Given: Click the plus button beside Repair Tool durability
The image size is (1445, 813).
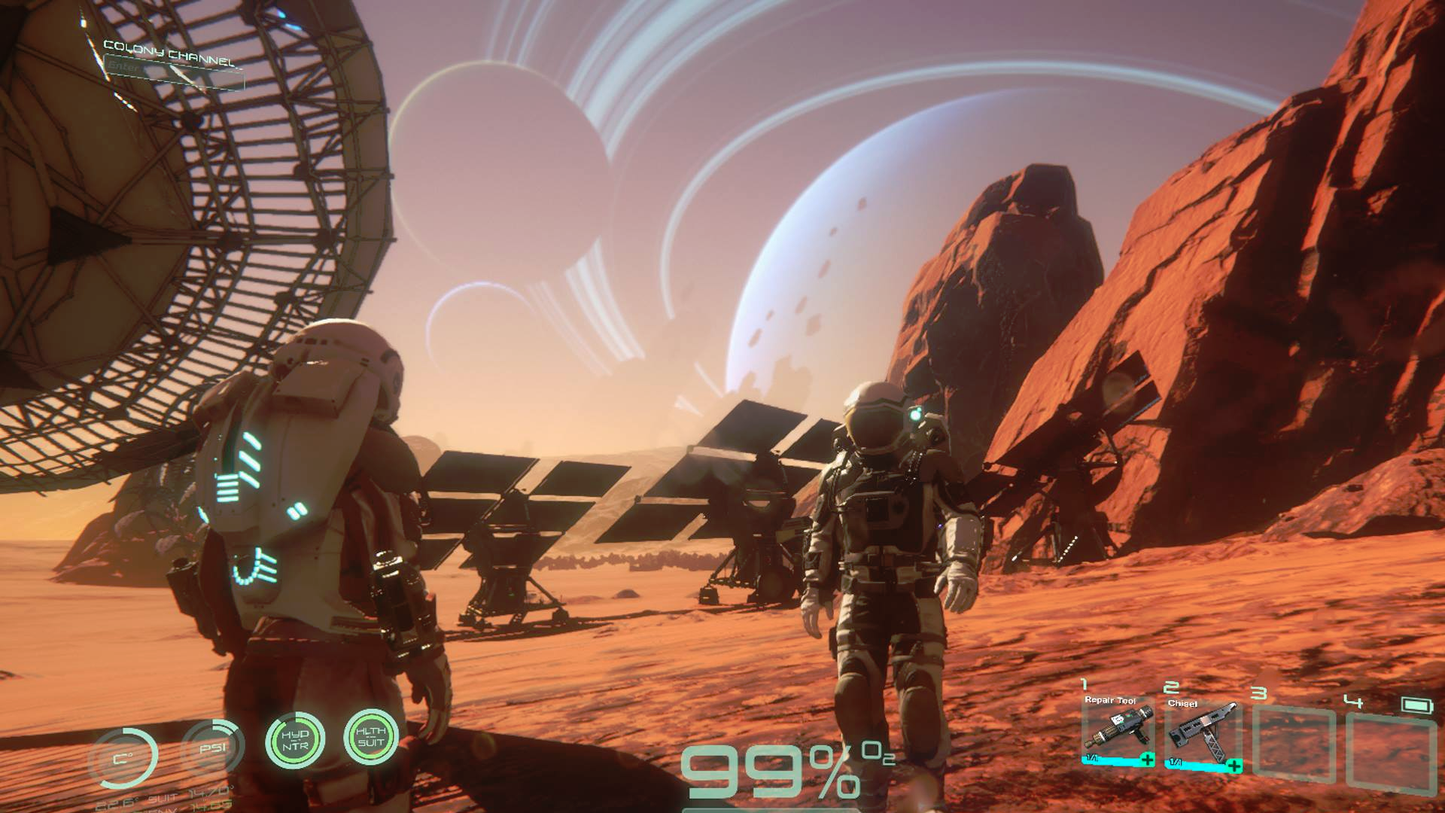Looking at the screenshot, I should [1147, 758].
